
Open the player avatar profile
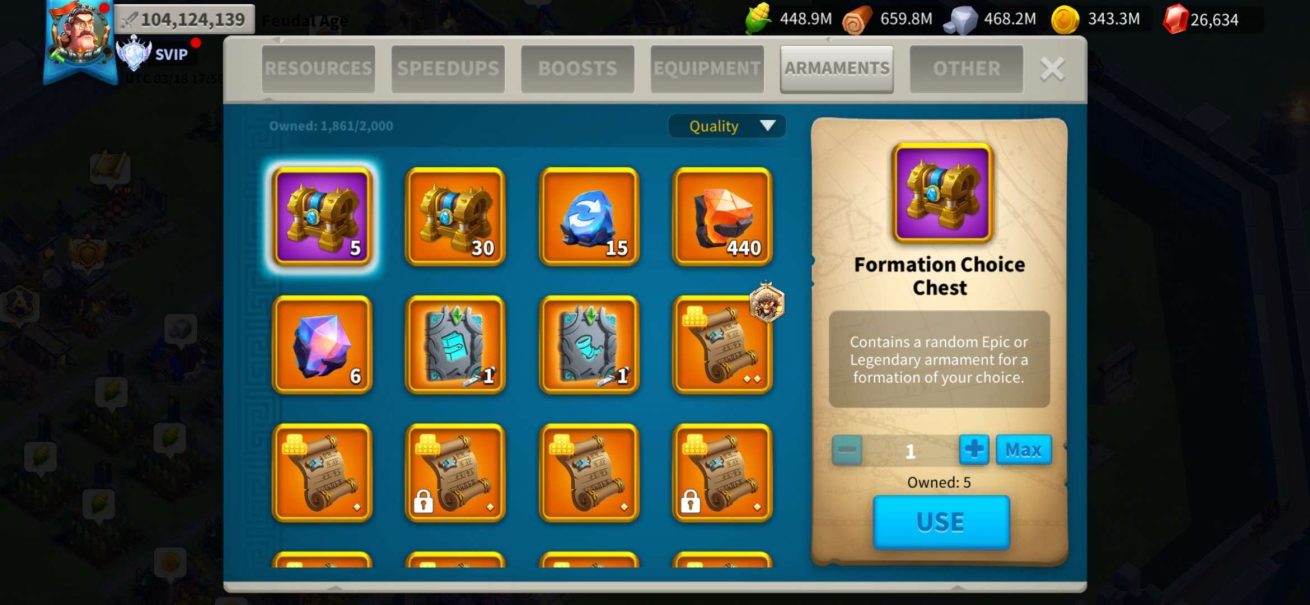[x=78, y=38]
